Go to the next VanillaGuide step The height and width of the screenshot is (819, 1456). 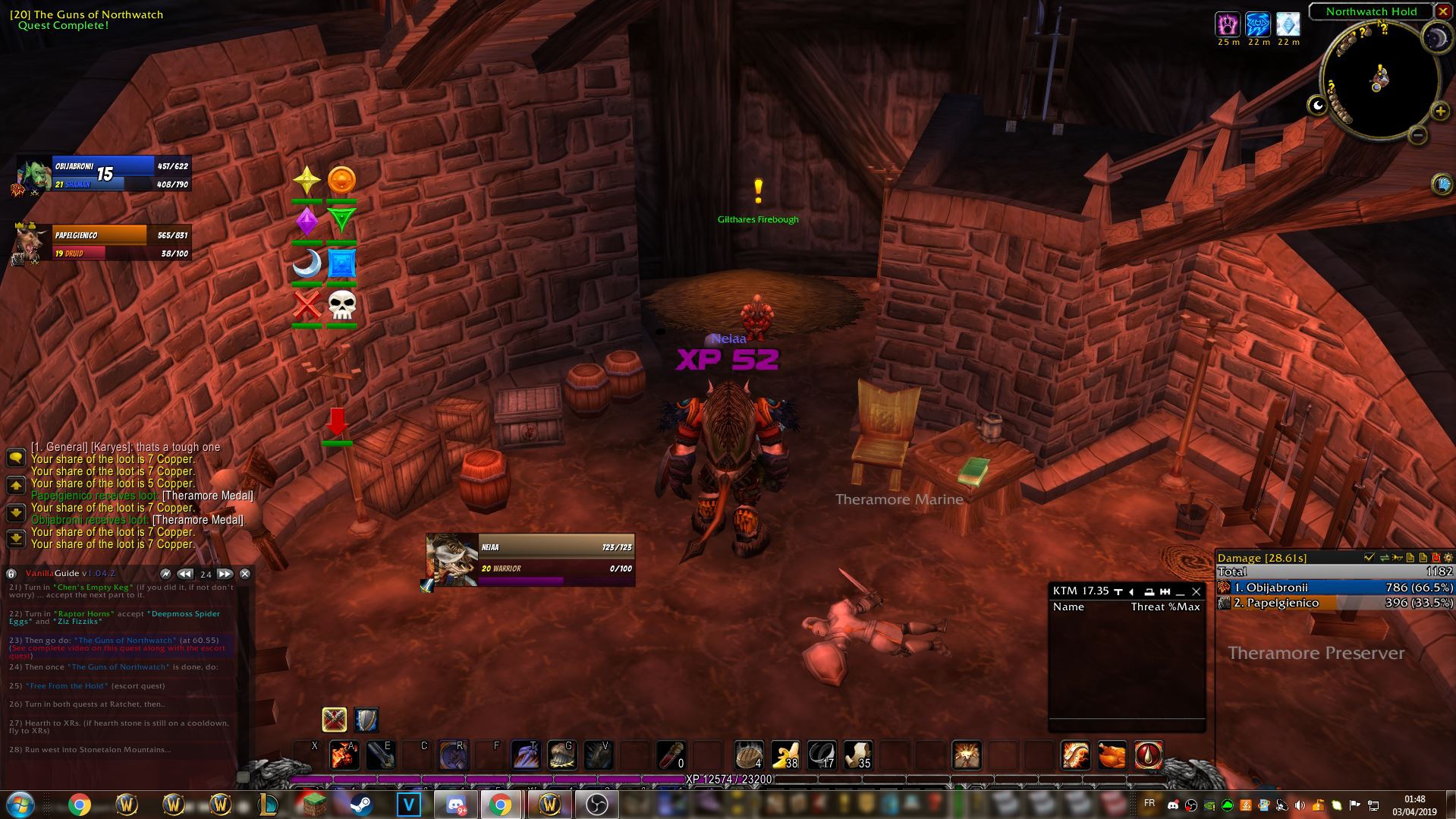pyautogui.click(x=225, y=574)
